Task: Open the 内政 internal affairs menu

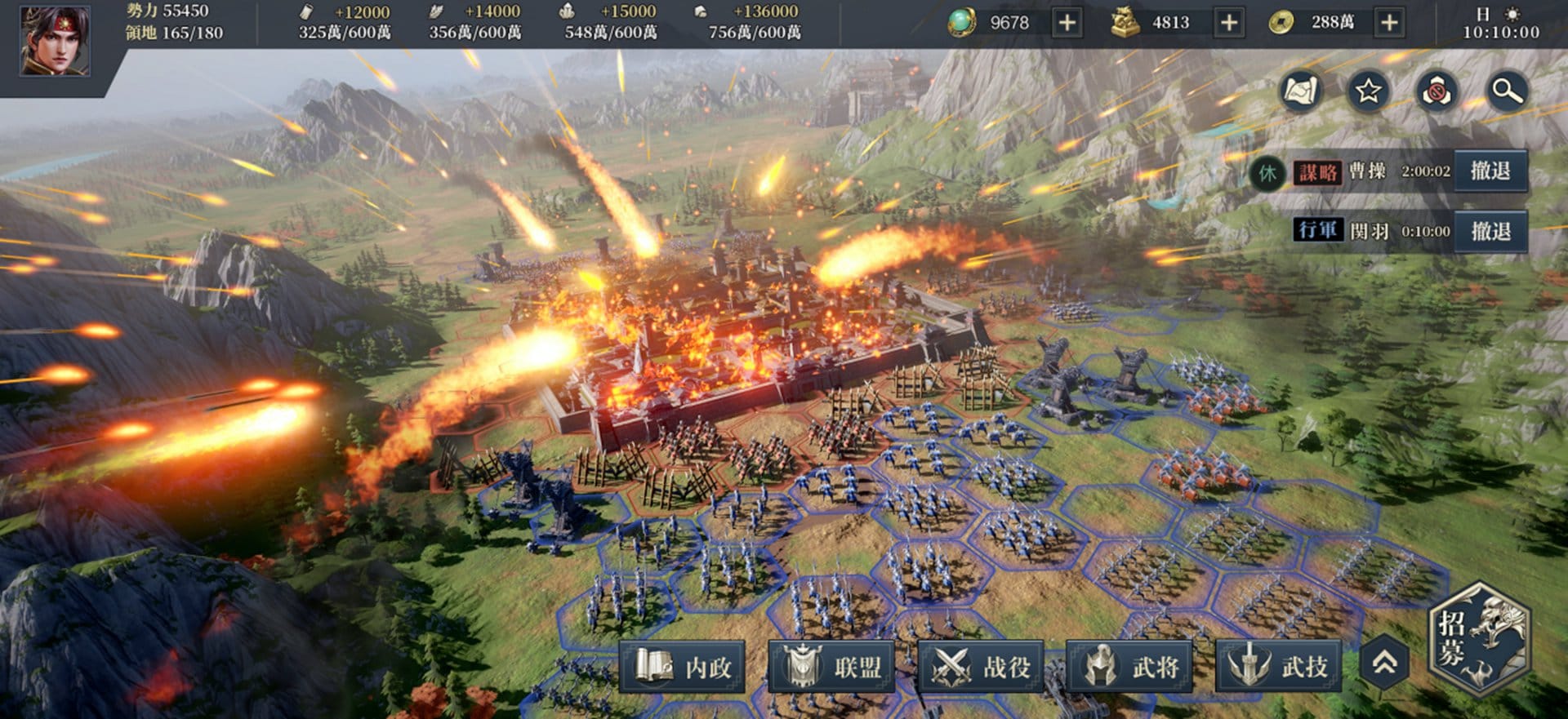Action: pyautogui.click(x=683, y=667)
